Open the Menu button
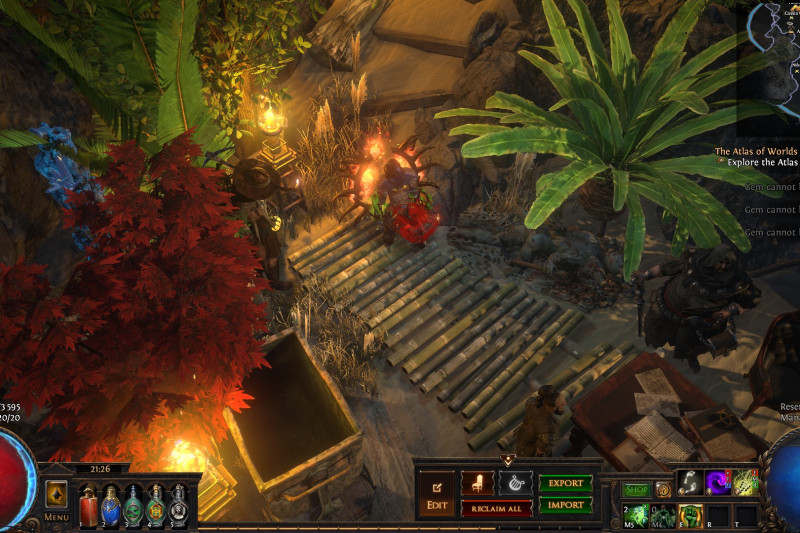Viewport: 800px width, 533px height. (x=56, y=517)
